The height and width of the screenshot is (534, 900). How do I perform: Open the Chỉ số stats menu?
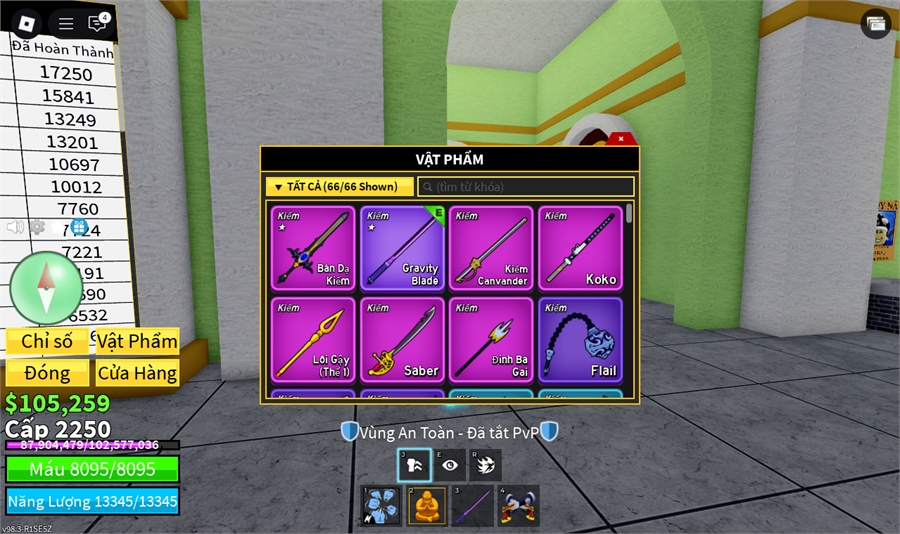tap(47, 341)
